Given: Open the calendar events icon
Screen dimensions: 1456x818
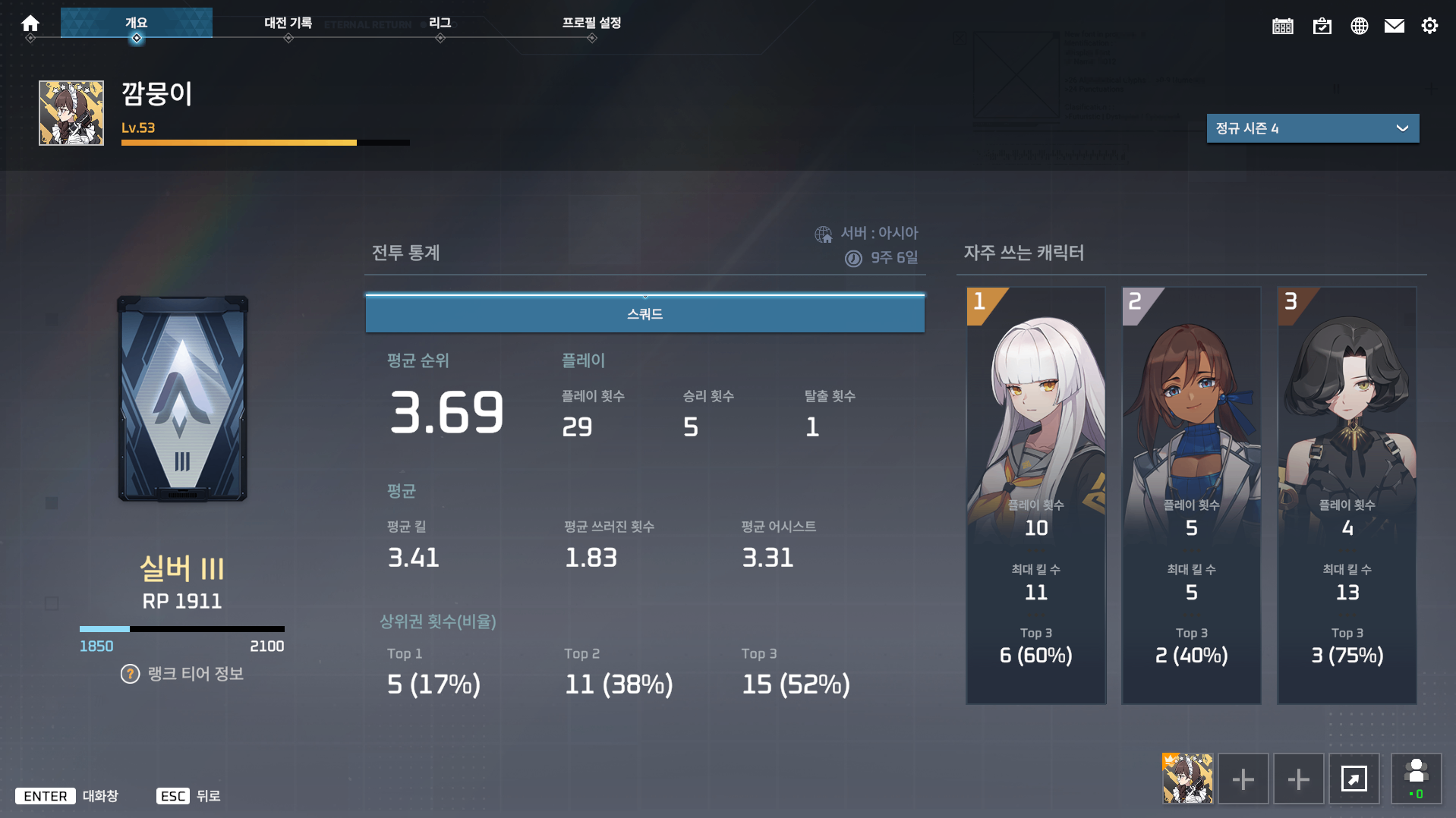Looking at the screenshot, I should pyautogui.click(x=1282, y=25).
